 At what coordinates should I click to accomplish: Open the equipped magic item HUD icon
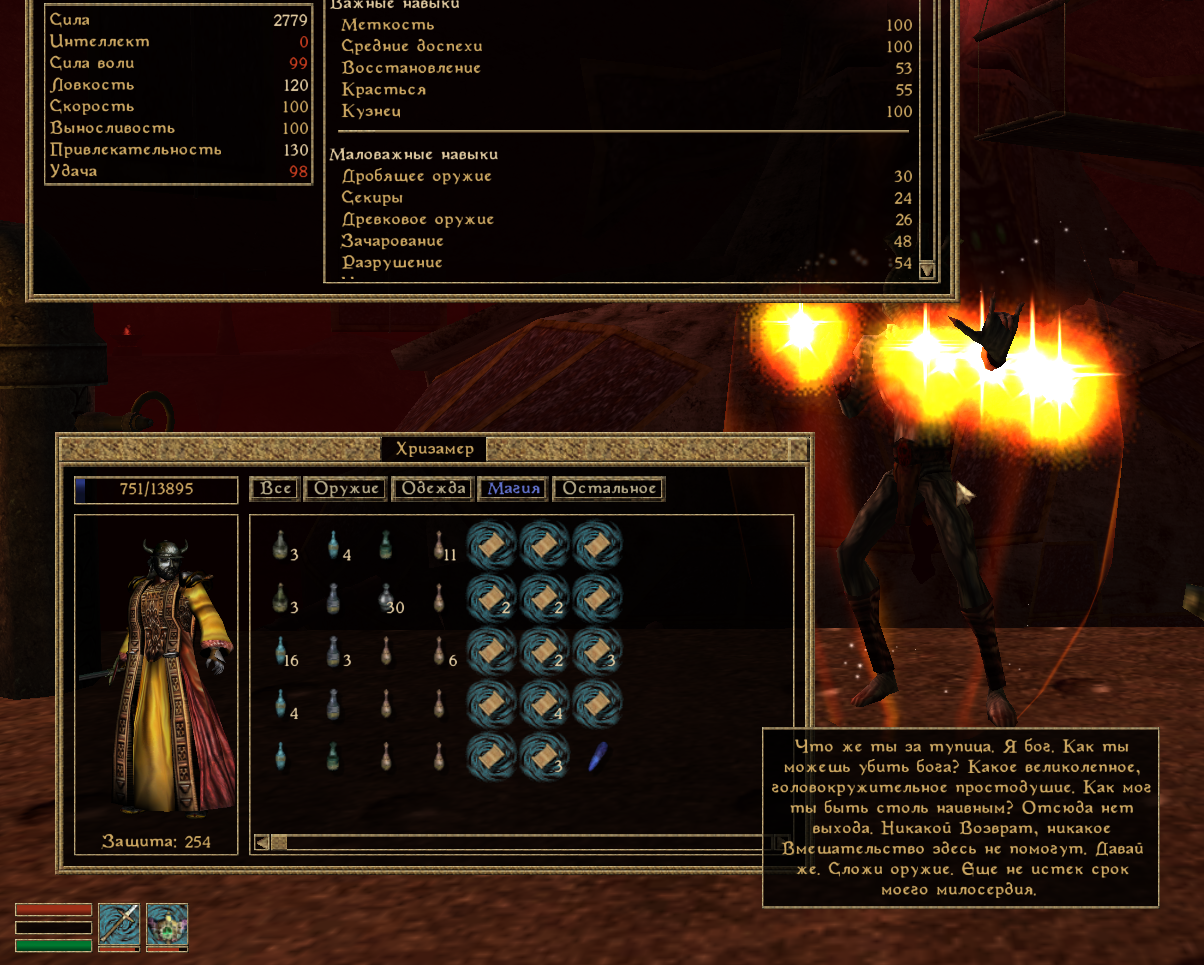167,923
